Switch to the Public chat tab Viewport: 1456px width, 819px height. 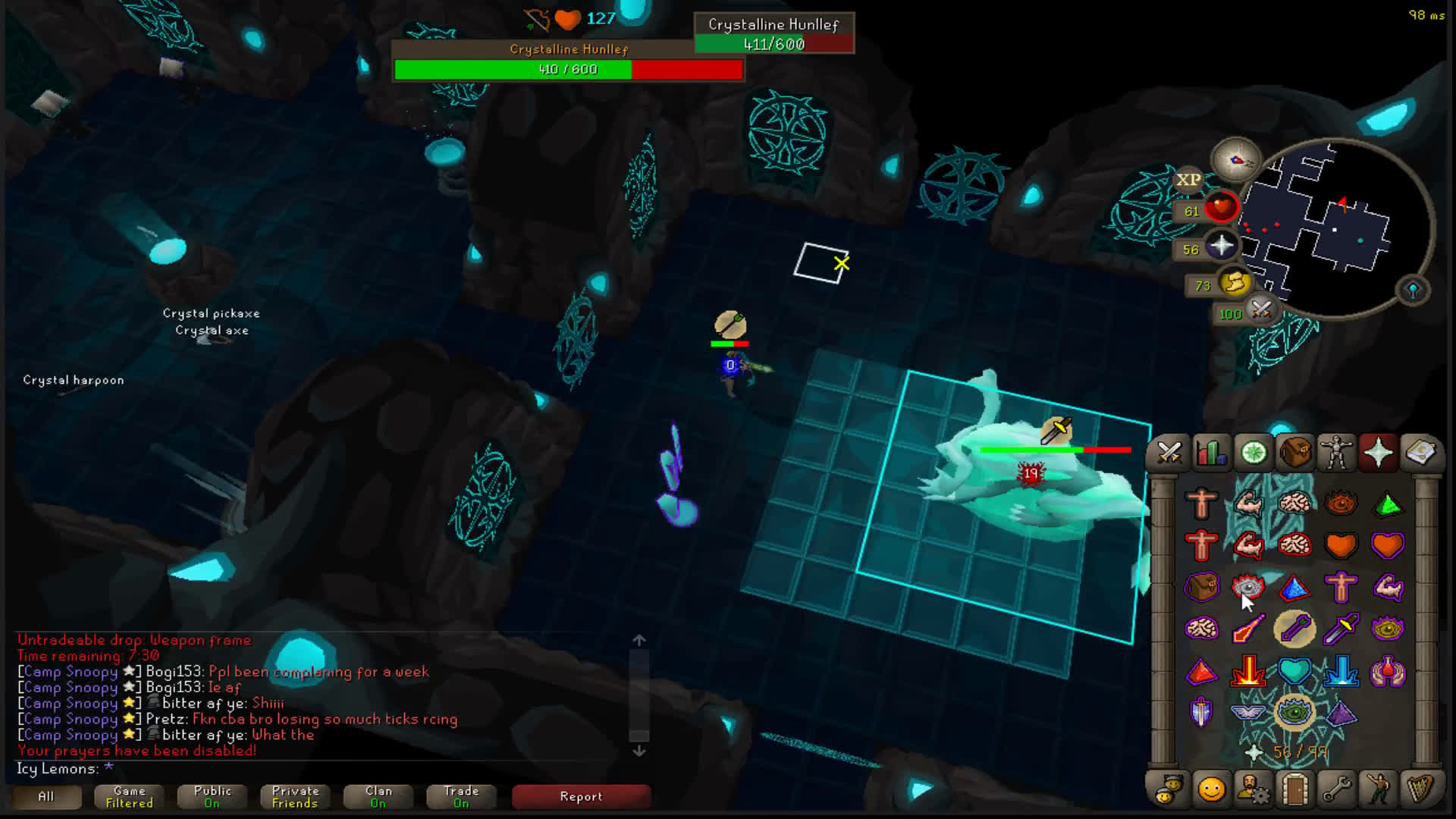click(x=212, y=796)
